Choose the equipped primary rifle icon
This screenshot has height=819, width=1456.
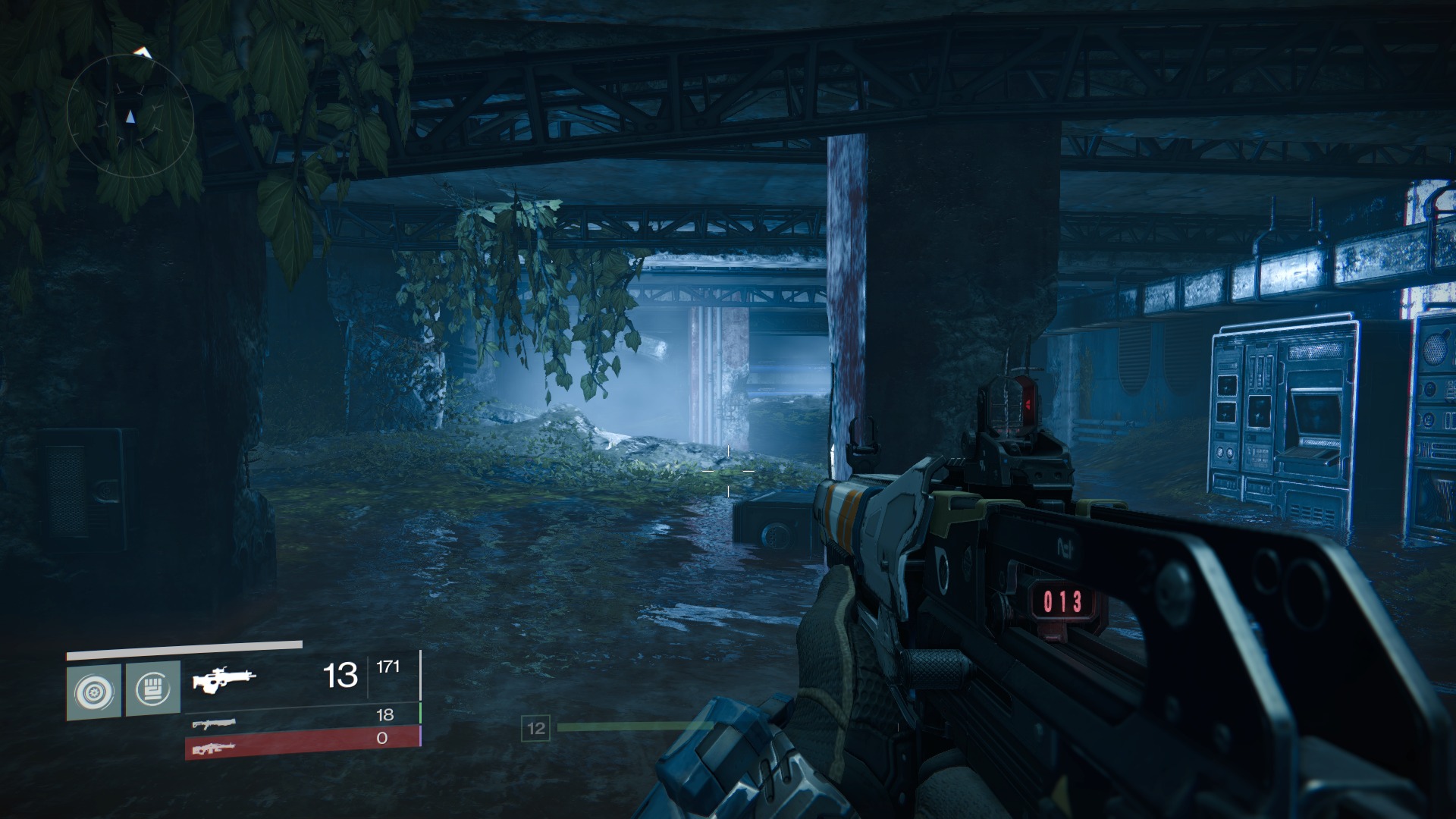pos(224,678)
